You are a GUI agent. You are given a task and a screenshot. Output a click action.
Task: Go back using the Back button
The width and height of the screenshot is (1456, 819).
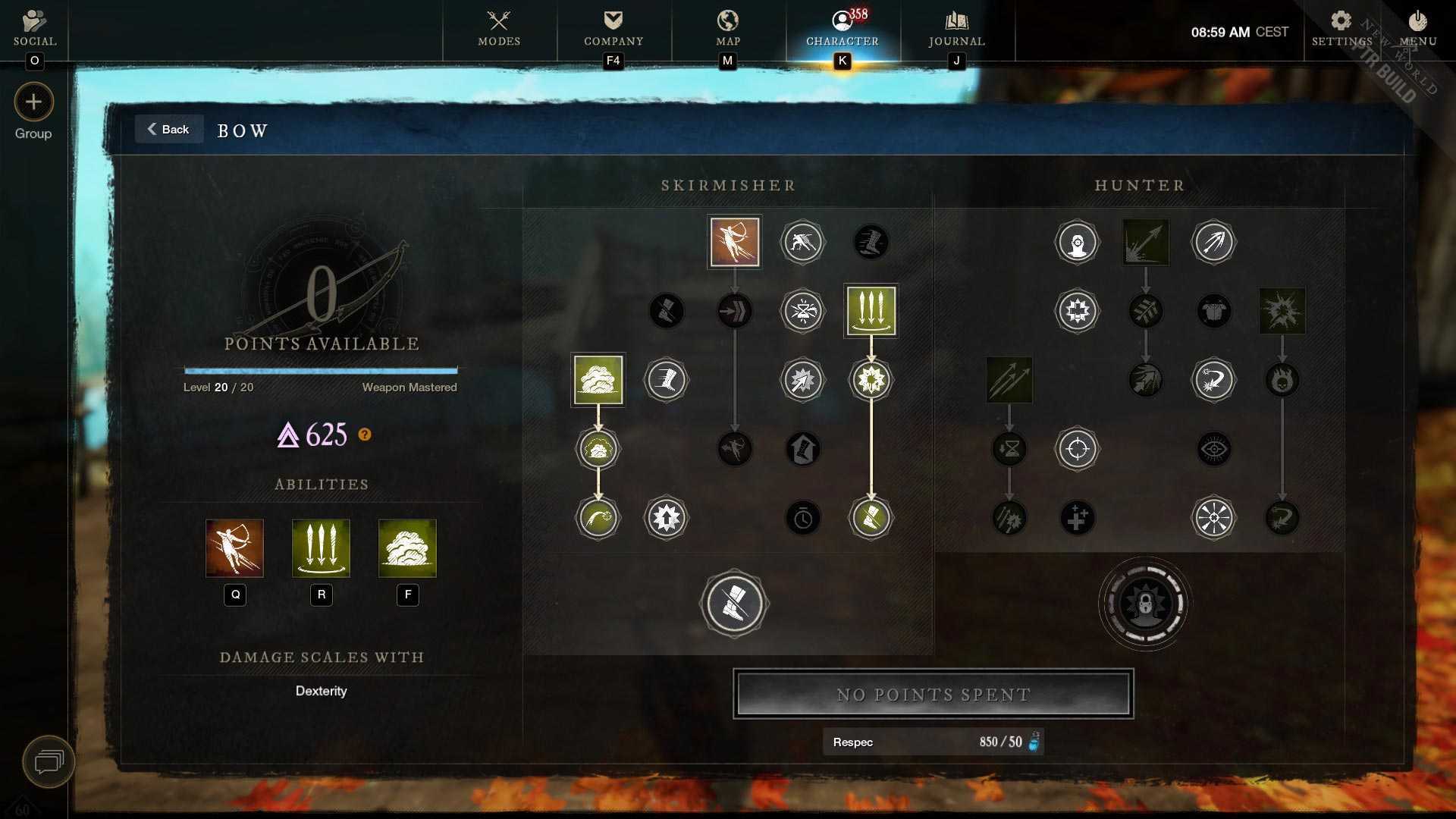click(168, 130)
